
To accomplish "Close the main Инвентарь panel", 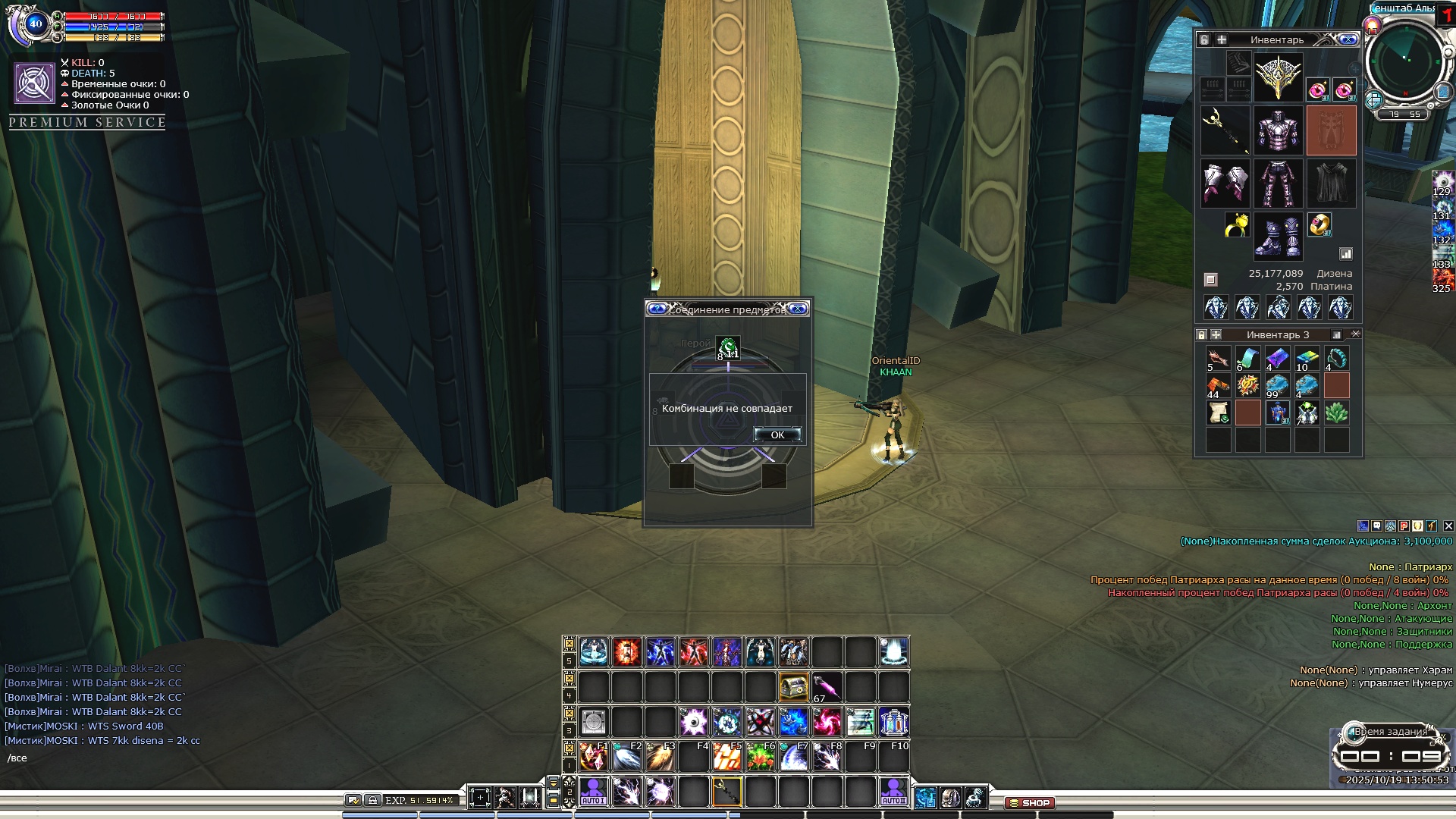I will 1348,39.
